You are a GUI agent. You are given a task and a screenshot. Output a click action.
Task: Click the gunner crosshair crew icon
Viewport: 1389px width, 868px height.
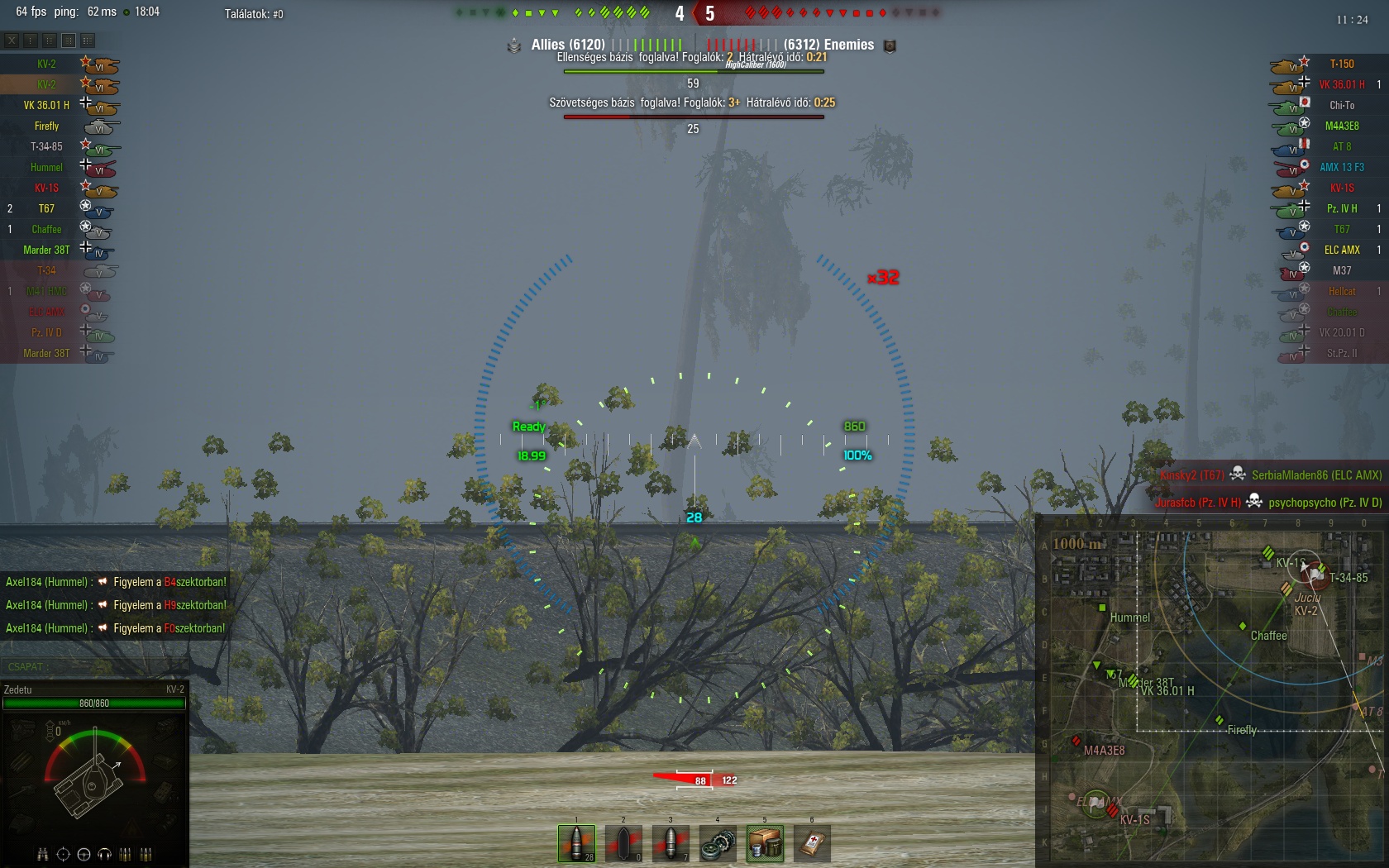[63, 854]
